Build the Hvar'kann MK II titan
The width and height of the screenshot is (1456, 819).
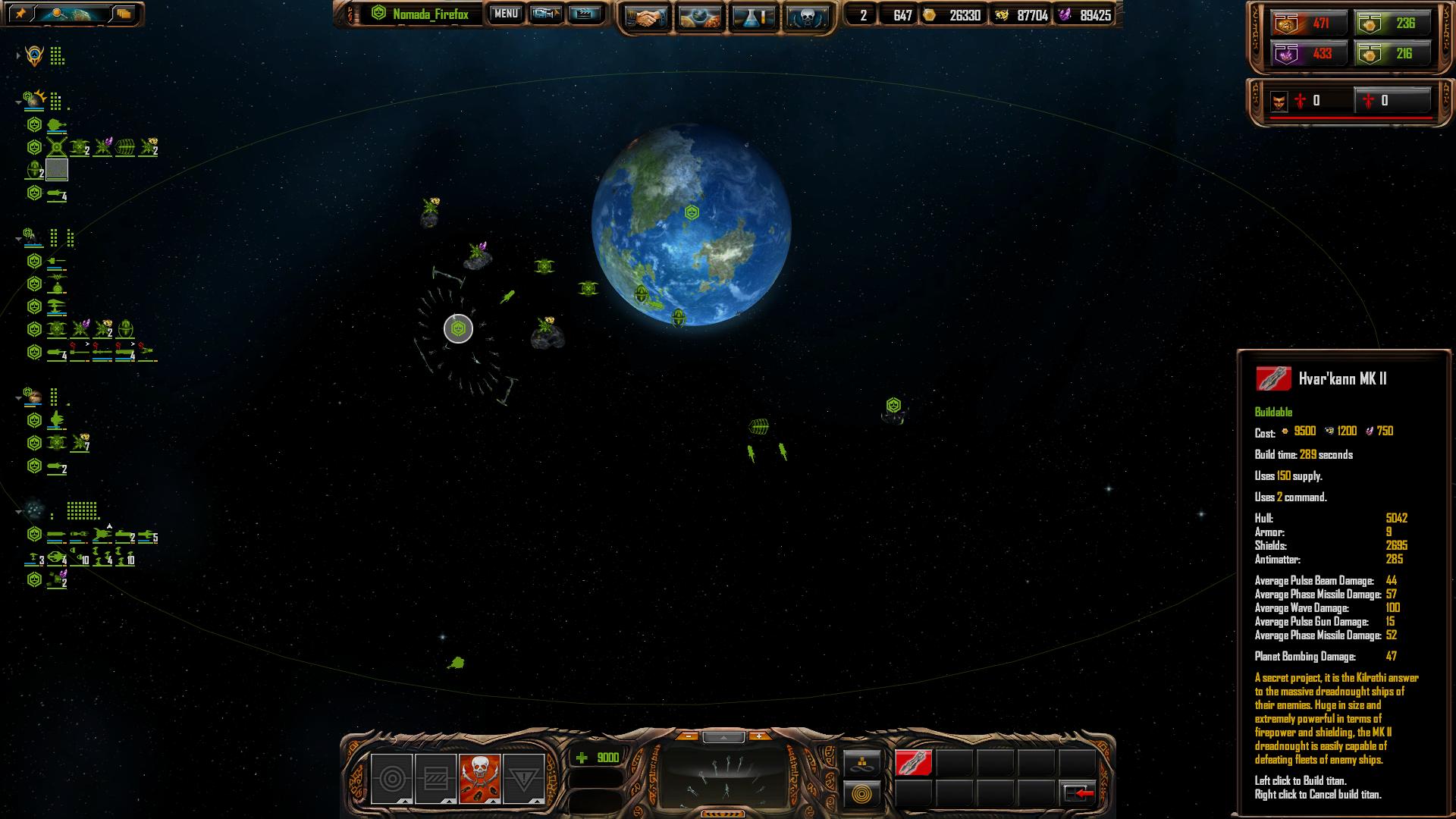(913, 763)
